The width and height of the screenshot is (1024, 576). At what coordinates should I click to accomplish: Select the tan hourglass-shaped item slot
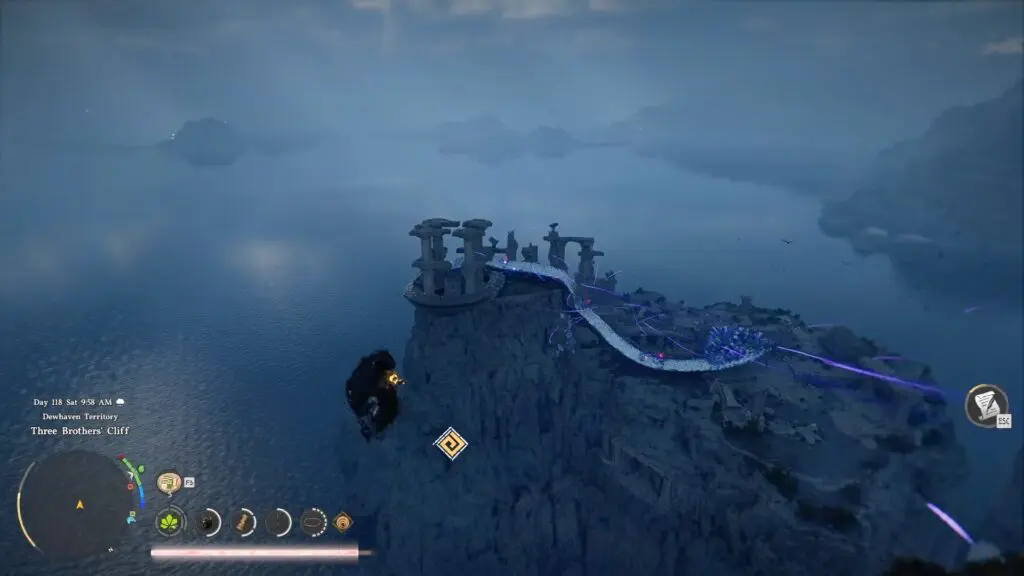244,521
